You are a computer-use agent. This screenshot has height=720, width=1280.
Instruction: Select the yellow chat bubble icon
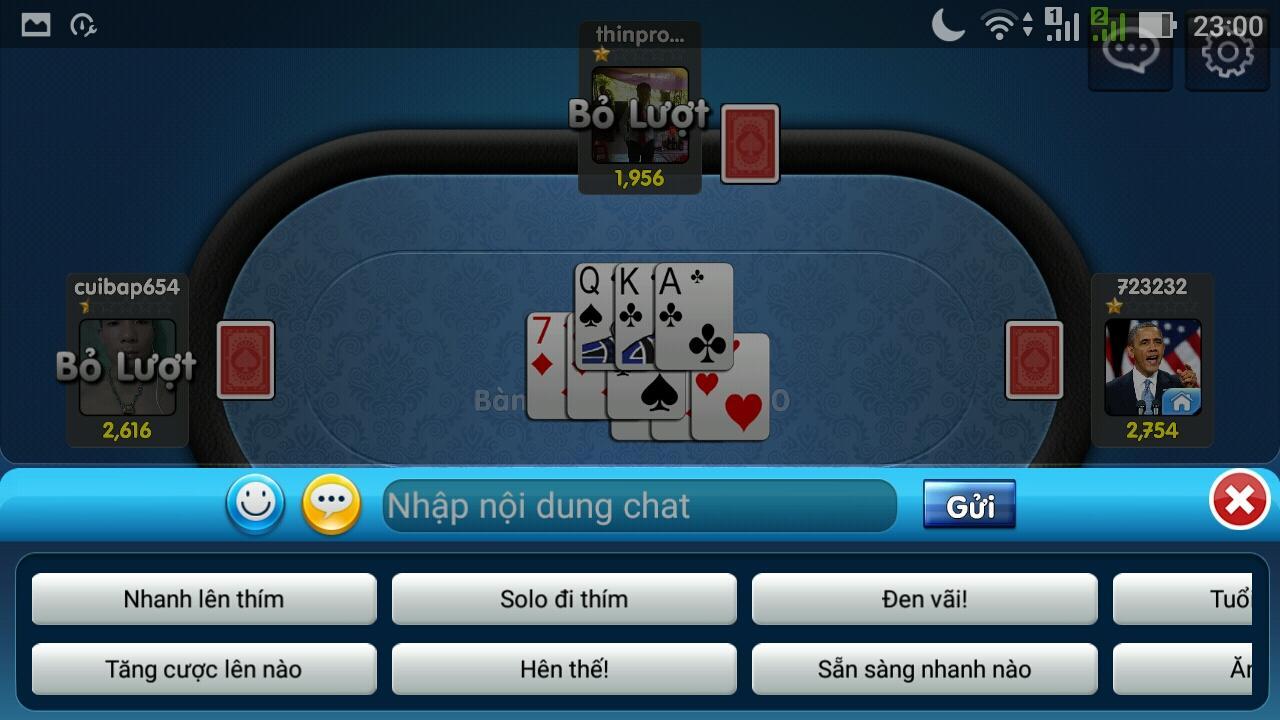pyautogui.click(x=329, y=505)
